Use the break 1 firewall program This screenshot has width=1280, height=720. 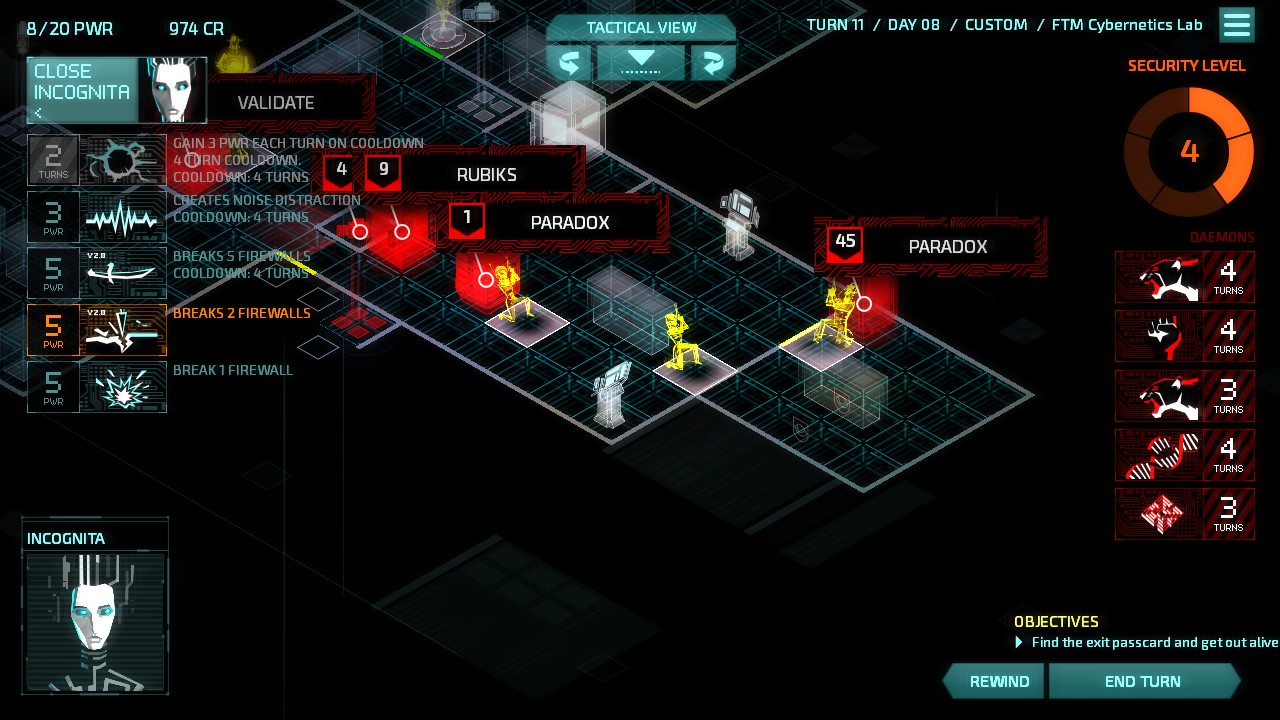97,388
